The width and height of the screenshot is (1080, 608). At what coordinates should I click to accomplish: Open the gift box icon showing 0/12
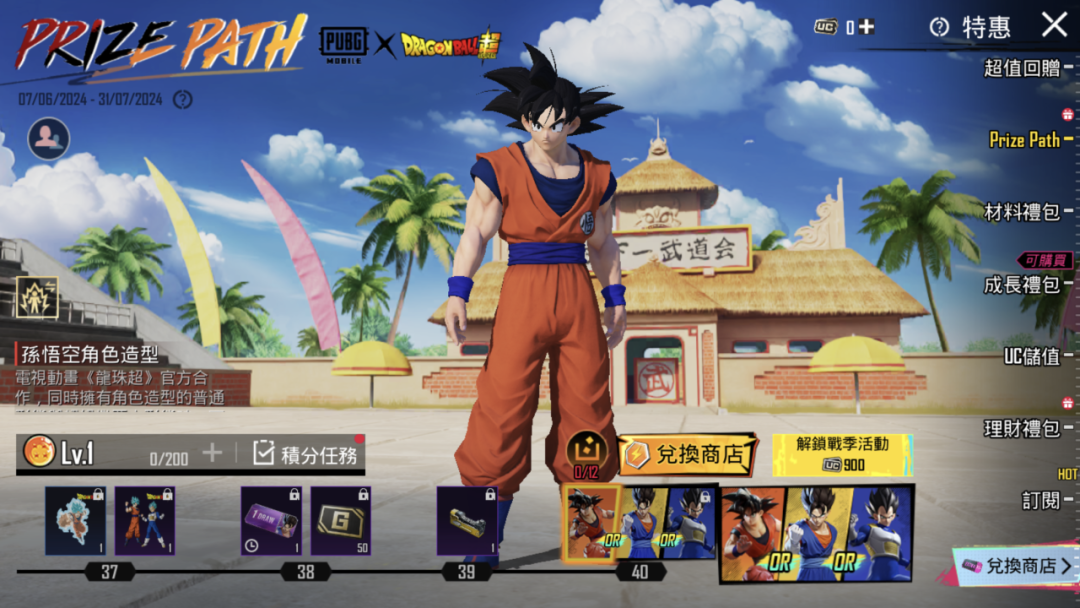586,452
